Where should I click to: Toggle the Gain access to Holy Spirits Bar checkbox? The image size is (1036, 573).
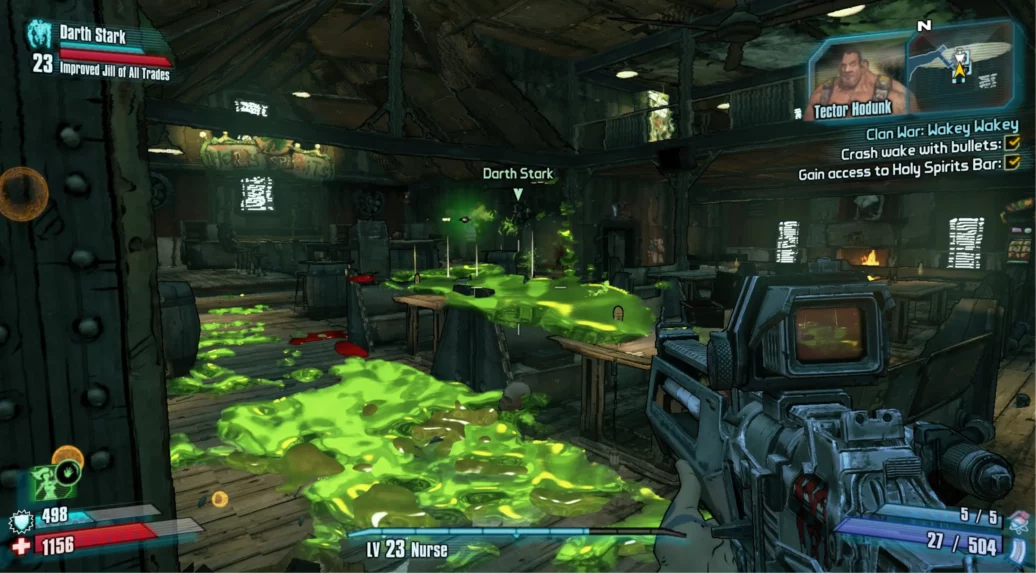[1011, 173]
